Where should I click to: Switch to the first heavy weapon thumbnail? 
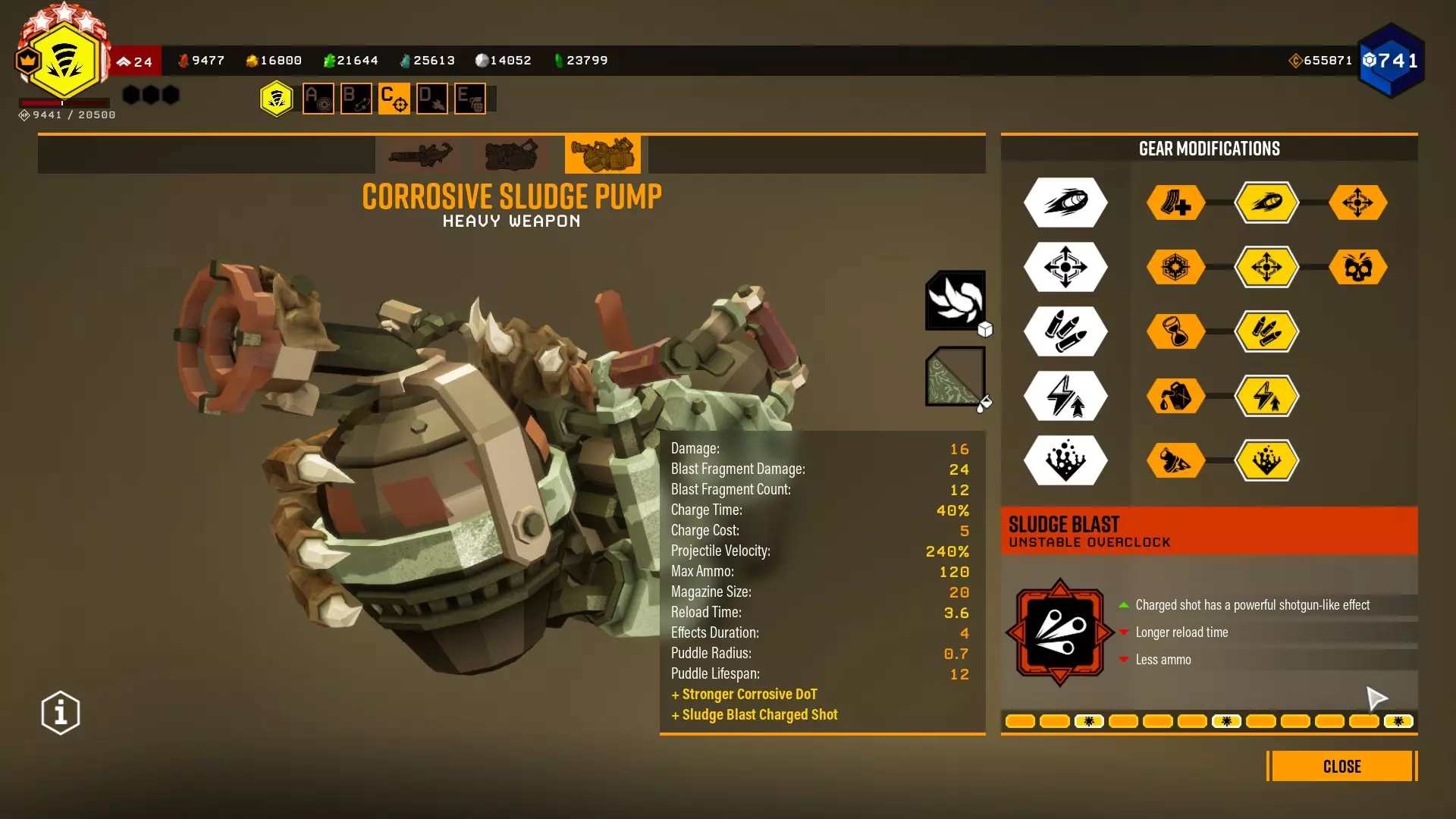click(421, 155)
